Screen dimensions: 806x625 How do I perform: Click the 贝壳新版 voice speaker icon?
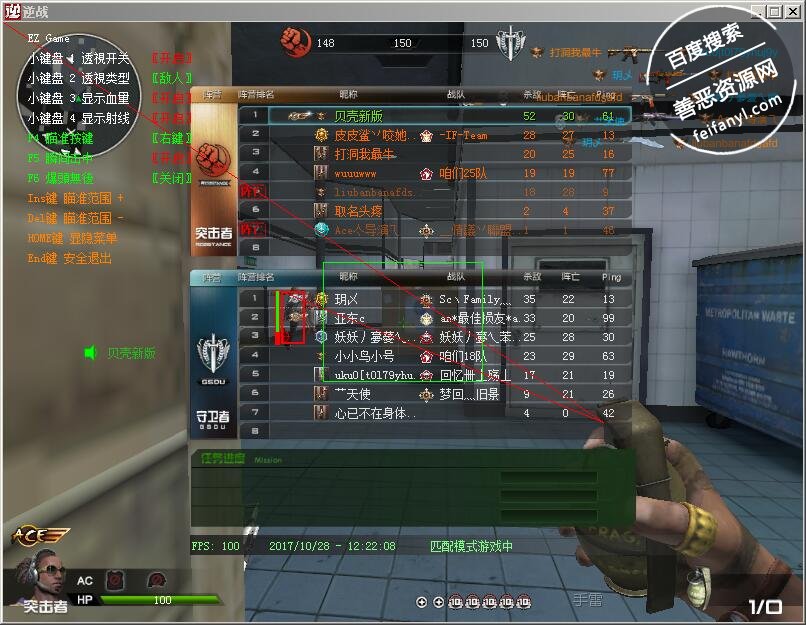tap(90, 353)
